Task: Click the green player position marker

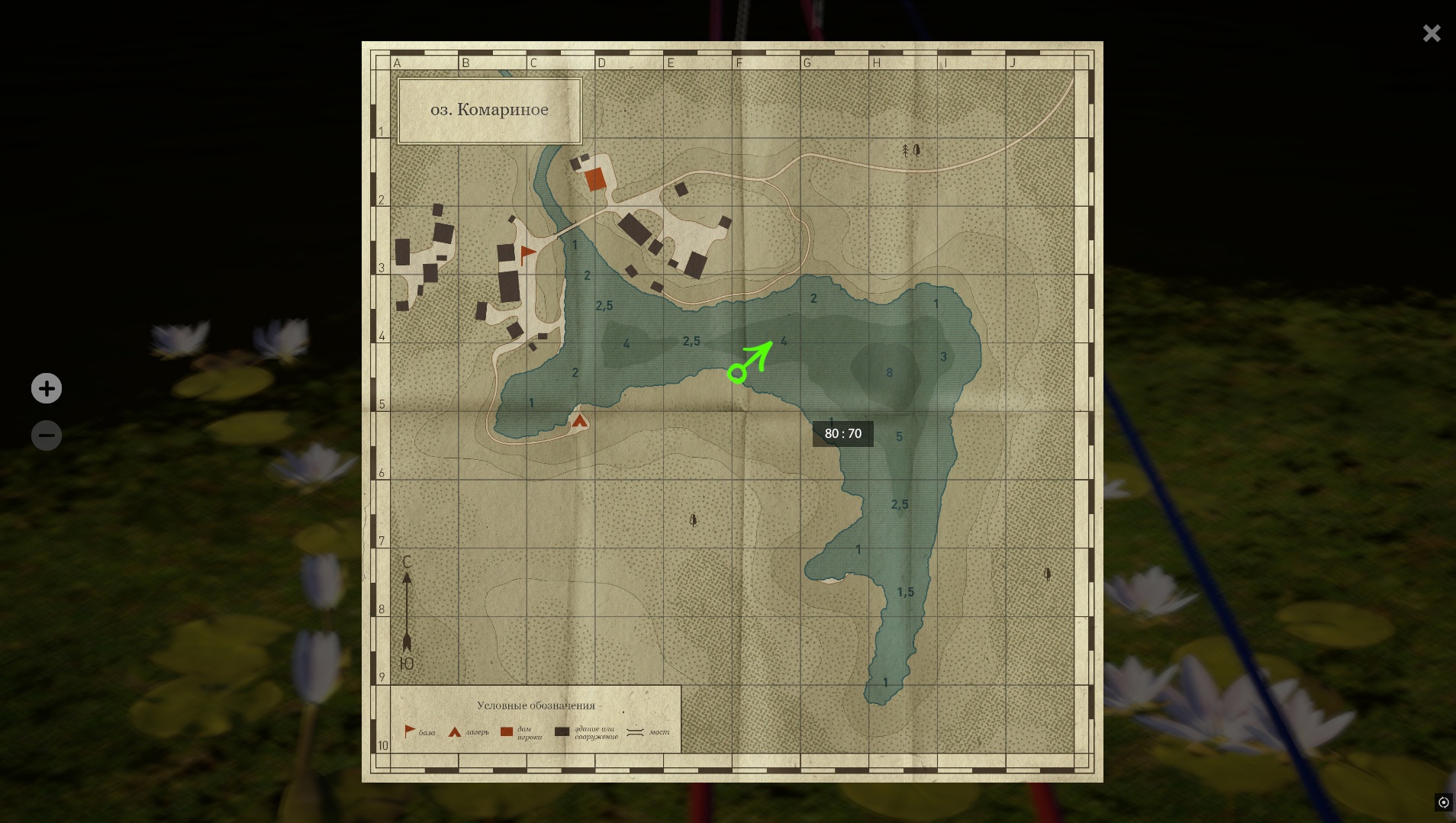Action: pos(737,373)
